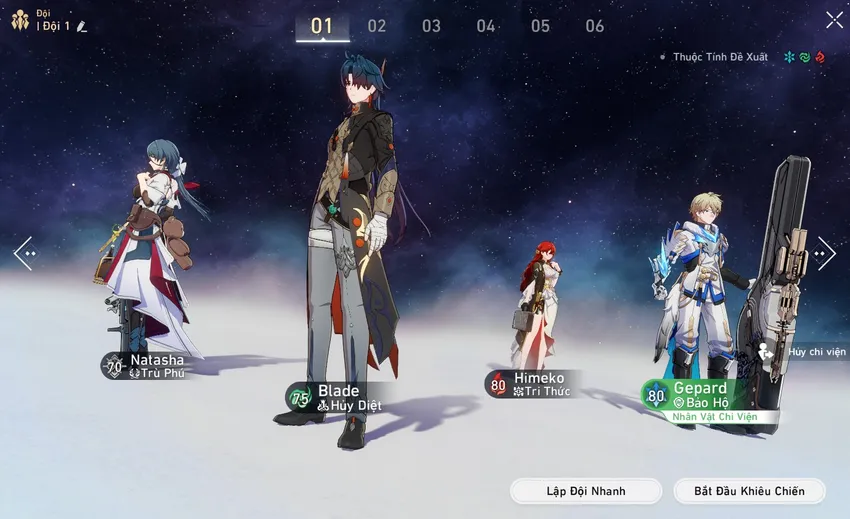Select Natasha's character slot label

click(146, 366)
